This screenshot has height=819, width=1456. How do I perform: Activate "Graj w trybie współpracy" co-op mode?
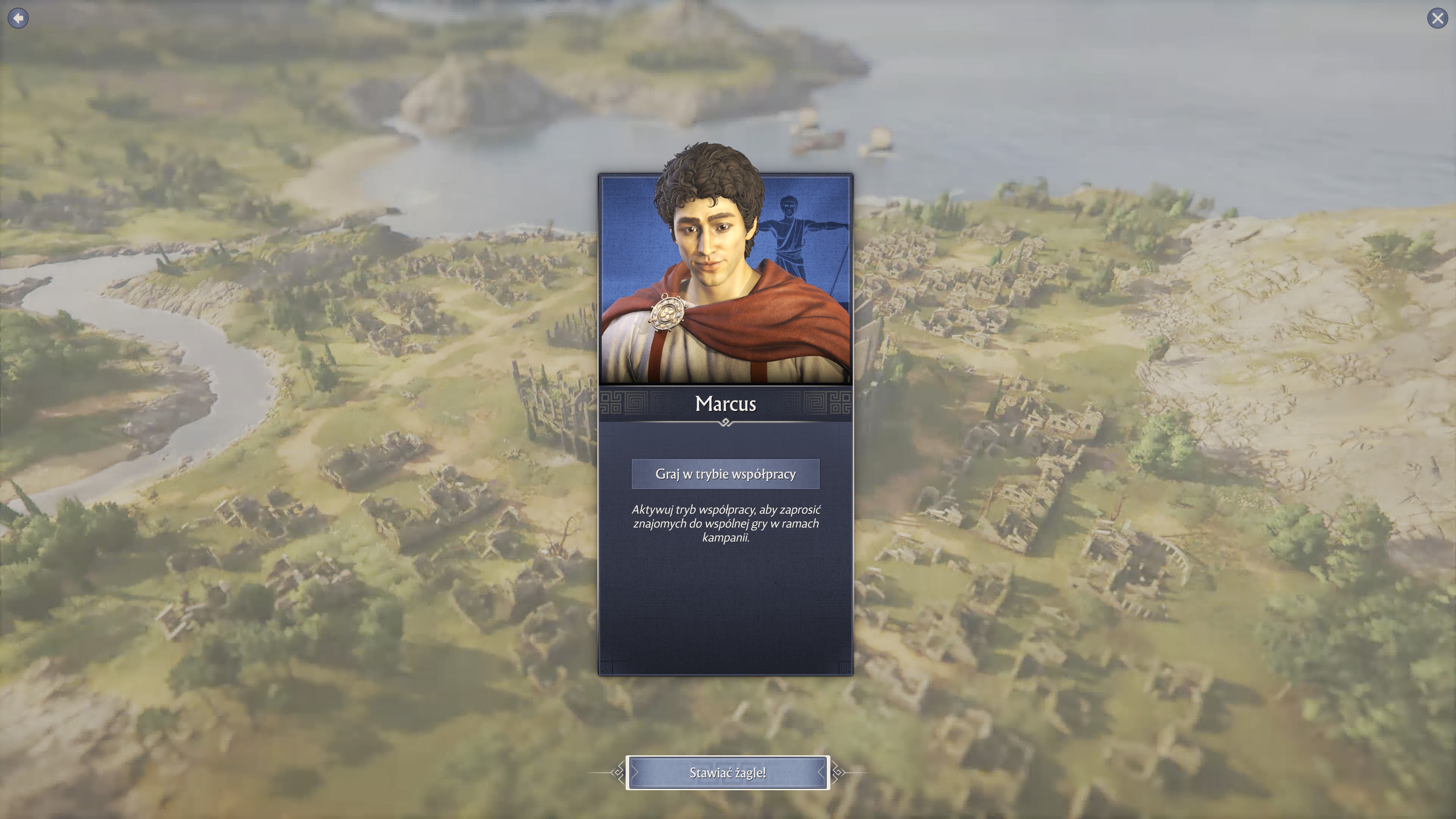(x=725, y=474)
